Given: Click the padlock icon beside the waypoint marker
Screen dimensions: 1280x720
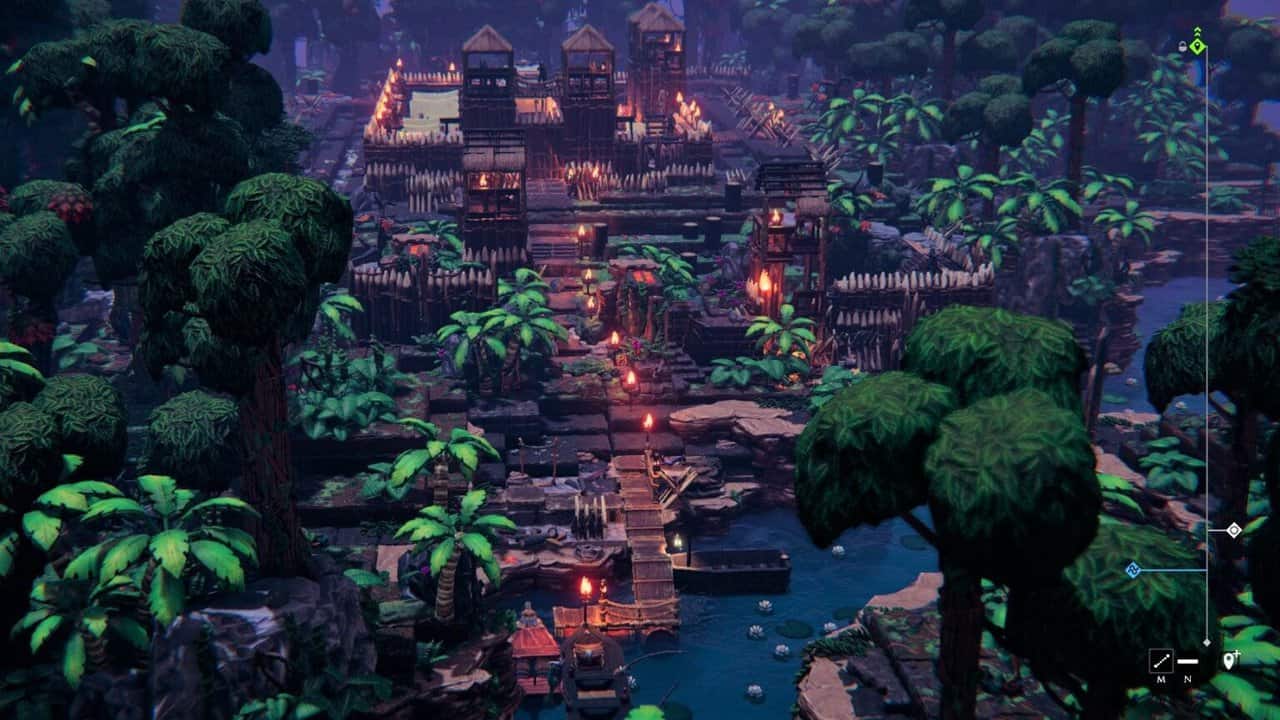Looking at the screenshot, I should [1182, 45].
